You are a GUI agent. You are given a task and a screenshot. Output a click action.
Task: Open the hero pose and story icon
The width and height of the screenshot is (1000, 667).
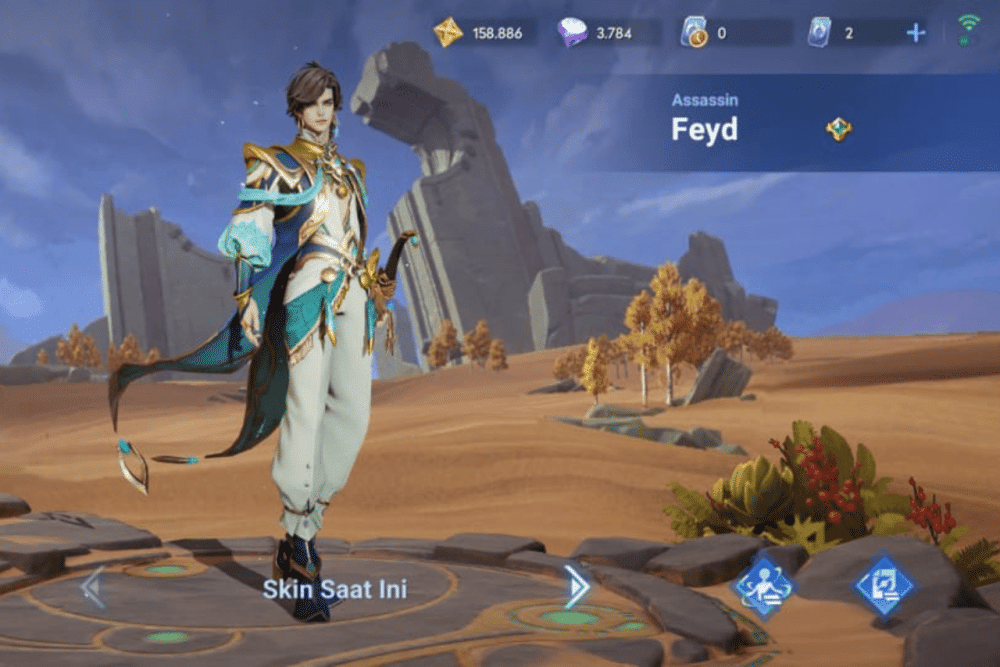pos(764,586)
